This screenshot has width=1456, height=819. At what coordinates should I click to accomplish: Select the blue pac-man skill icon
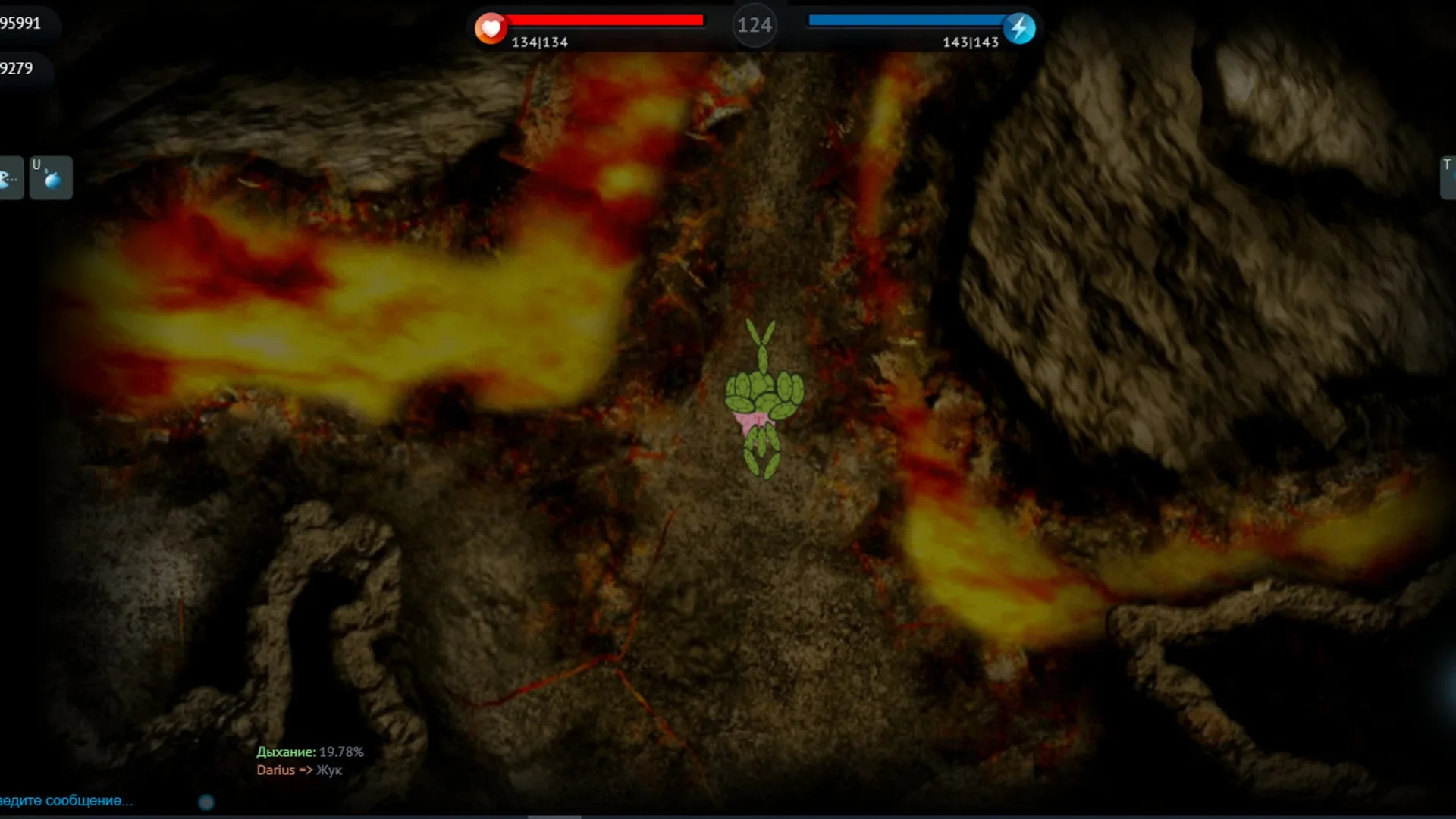point(8,177)
